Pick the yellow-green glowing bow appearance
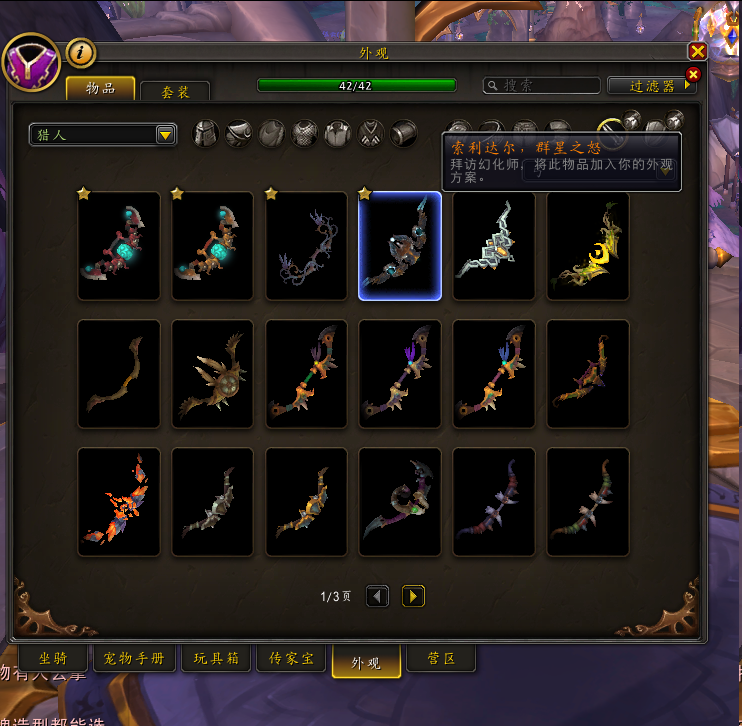742x726 pixels. tap(588, 246)
